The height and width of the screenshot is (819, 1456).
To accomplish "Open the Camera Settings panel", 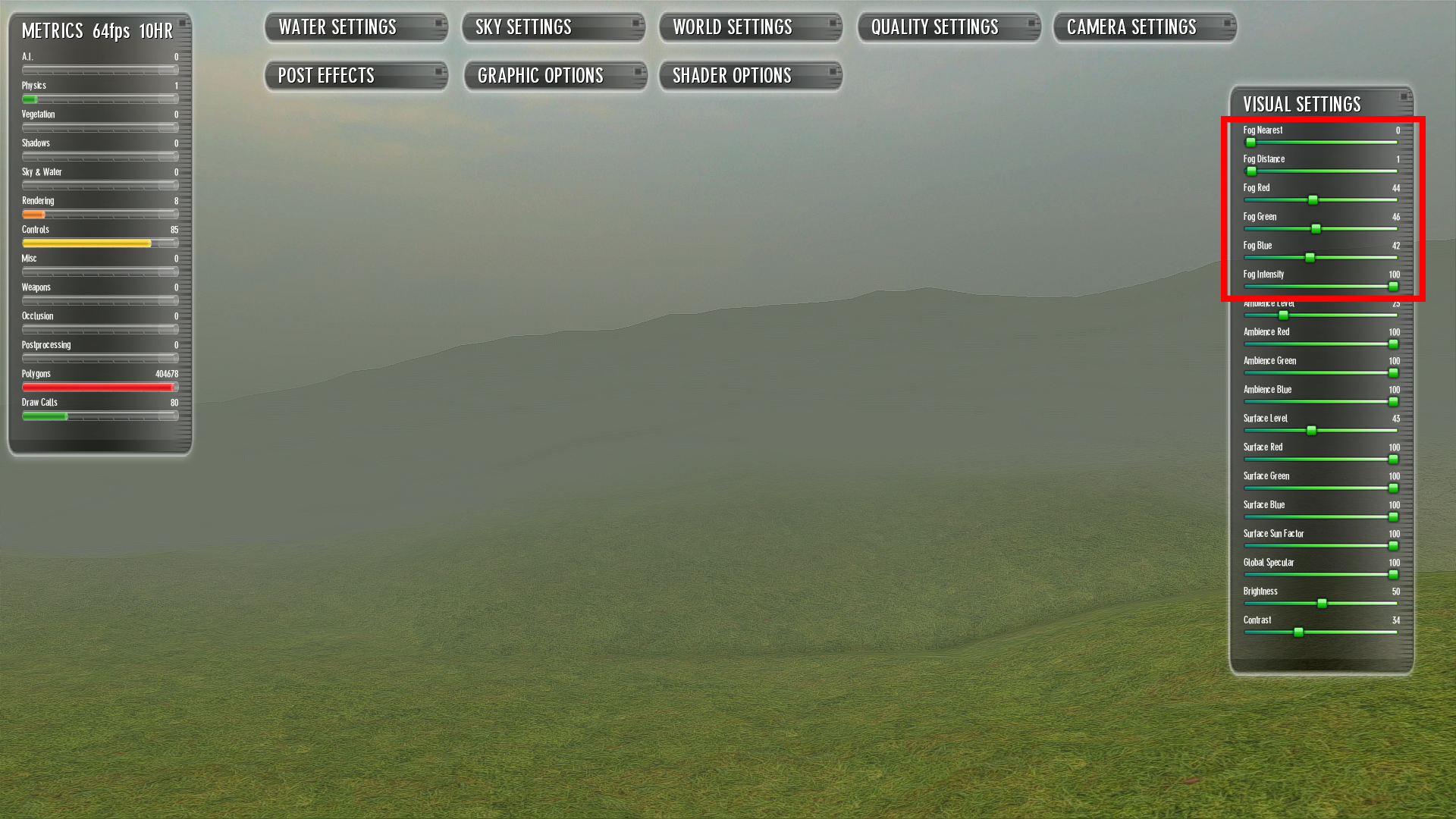I will pyautogui.click(x=1144, y=27).
